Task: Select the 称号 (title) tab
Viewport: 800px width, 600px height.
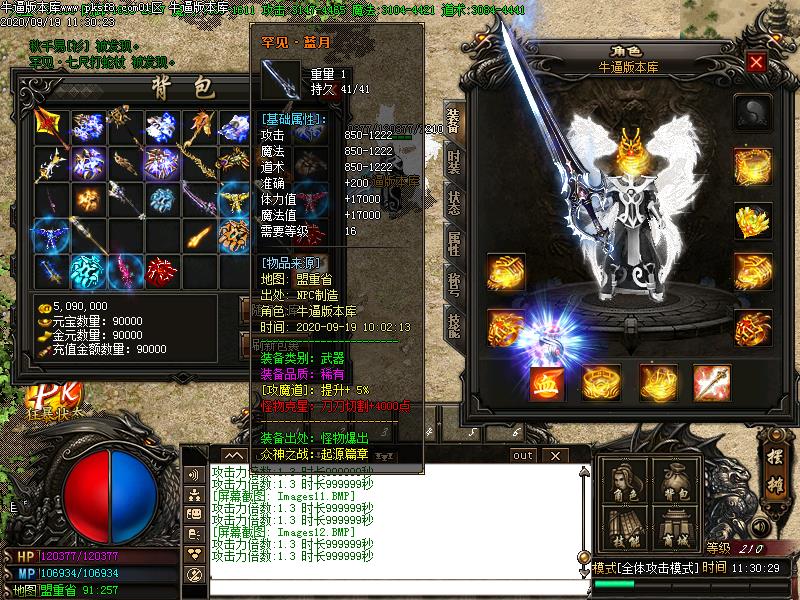Action: (453, 284)
